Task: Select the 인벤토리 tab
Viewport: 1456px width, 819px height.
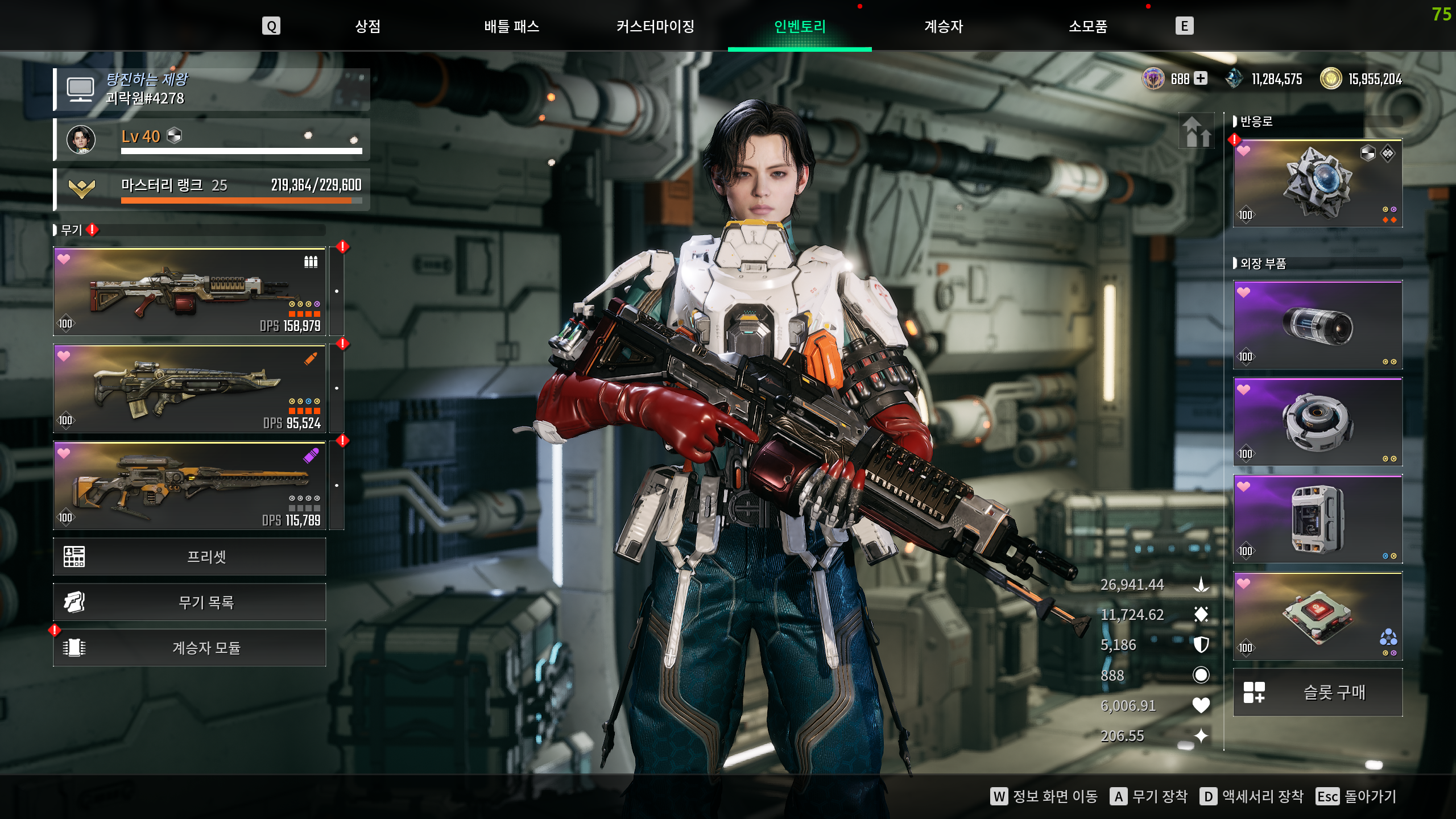Action: point(800,26)
